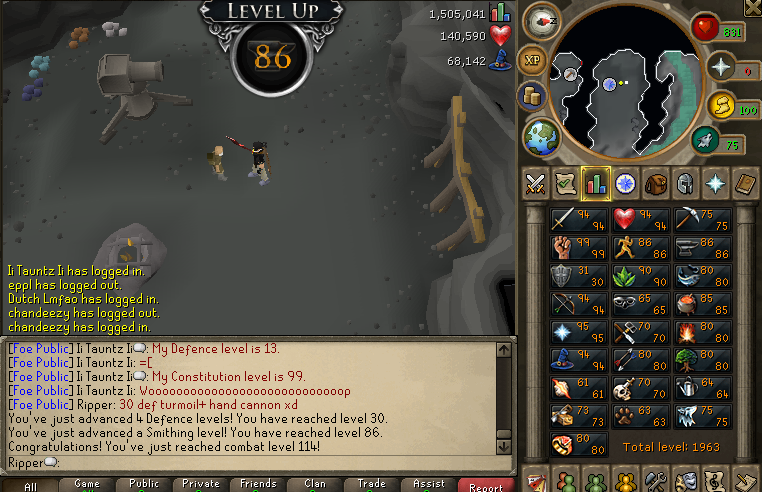Open the summoning wolf orb

pos(720,104)
